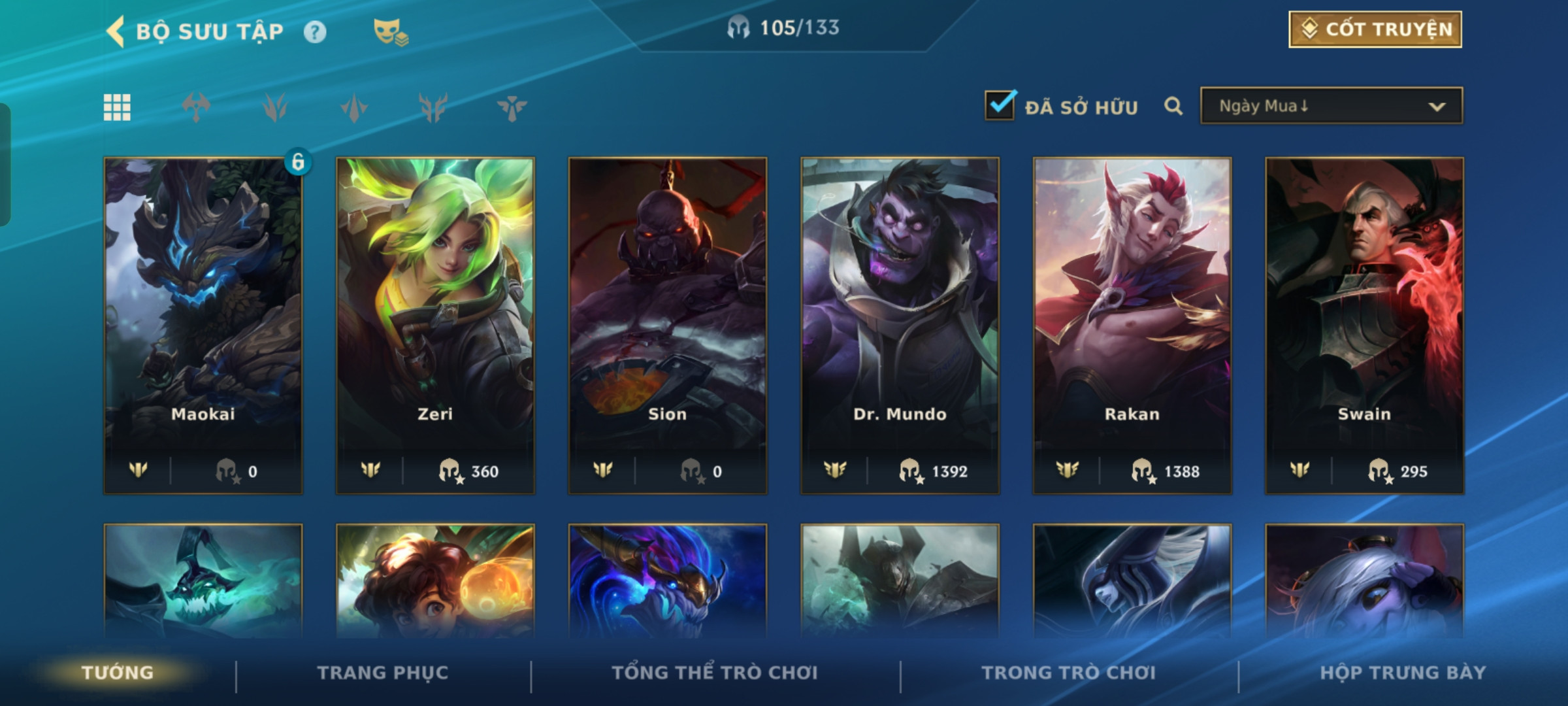The height and width of the screenshot is (706, 1568).
Task: Go back from the Bộ Sưu Tập screen
Action: tap(116, 31)
